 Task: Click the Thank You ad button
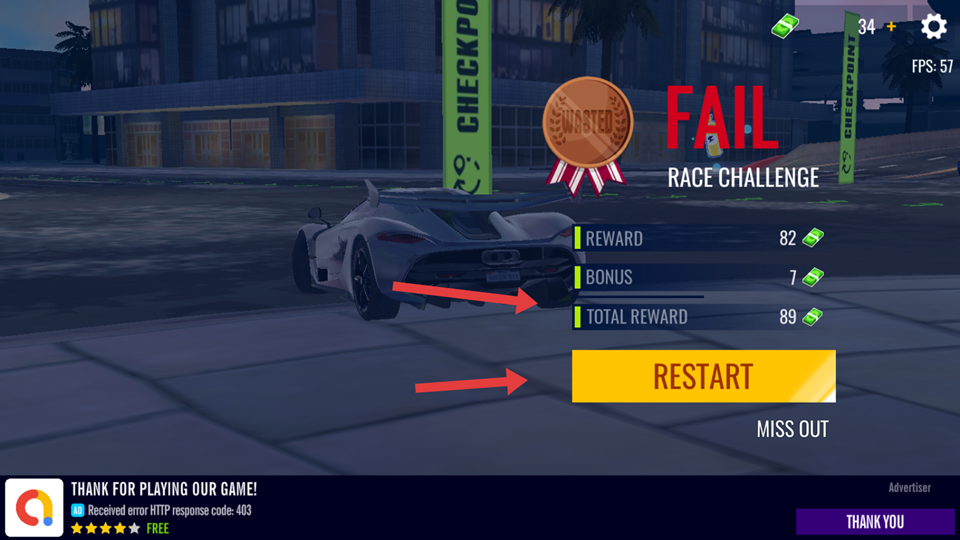874,521
